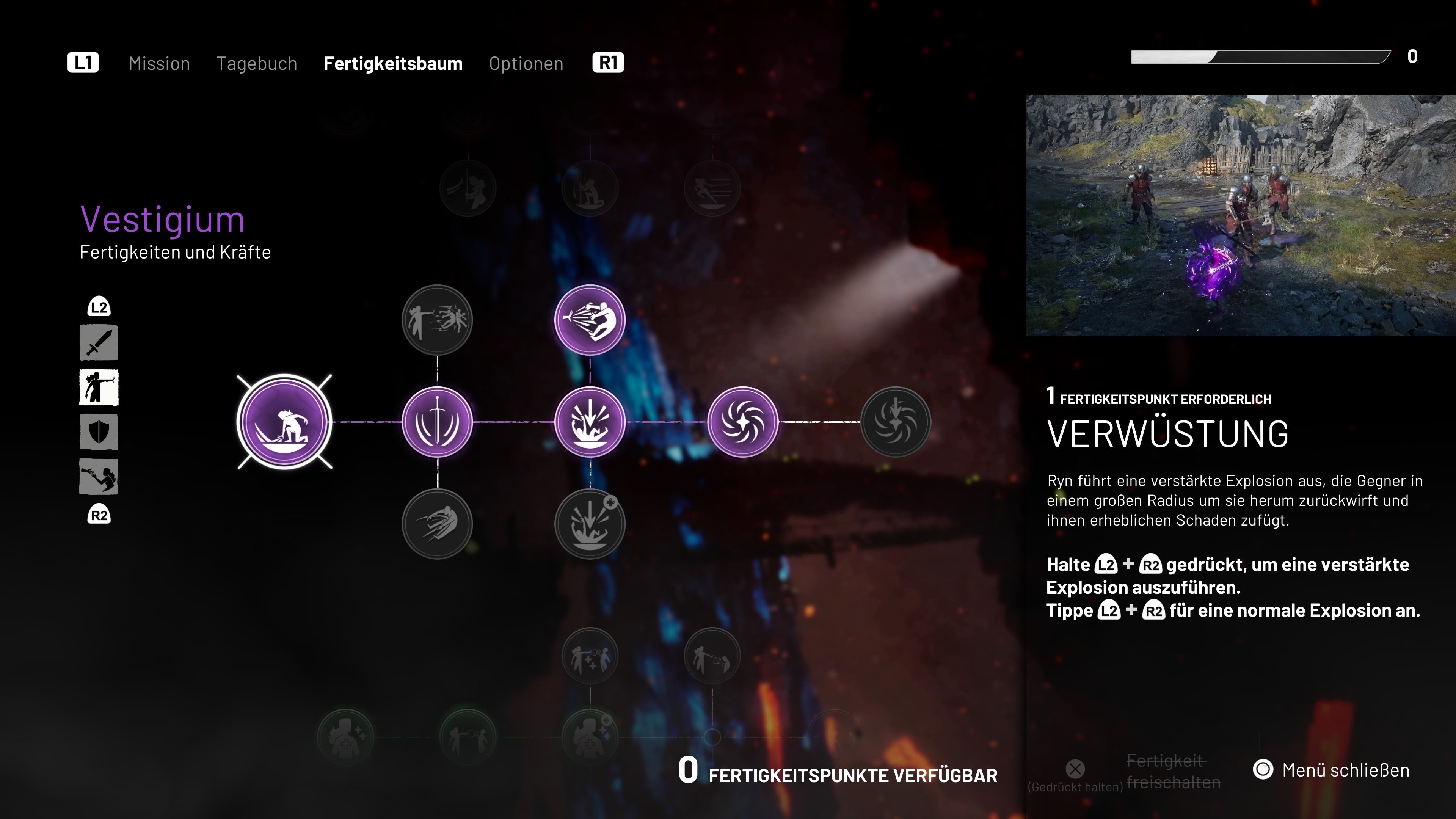
Task: Pick the locked dashing cloak skill node
Action: (x=437, y=524)
